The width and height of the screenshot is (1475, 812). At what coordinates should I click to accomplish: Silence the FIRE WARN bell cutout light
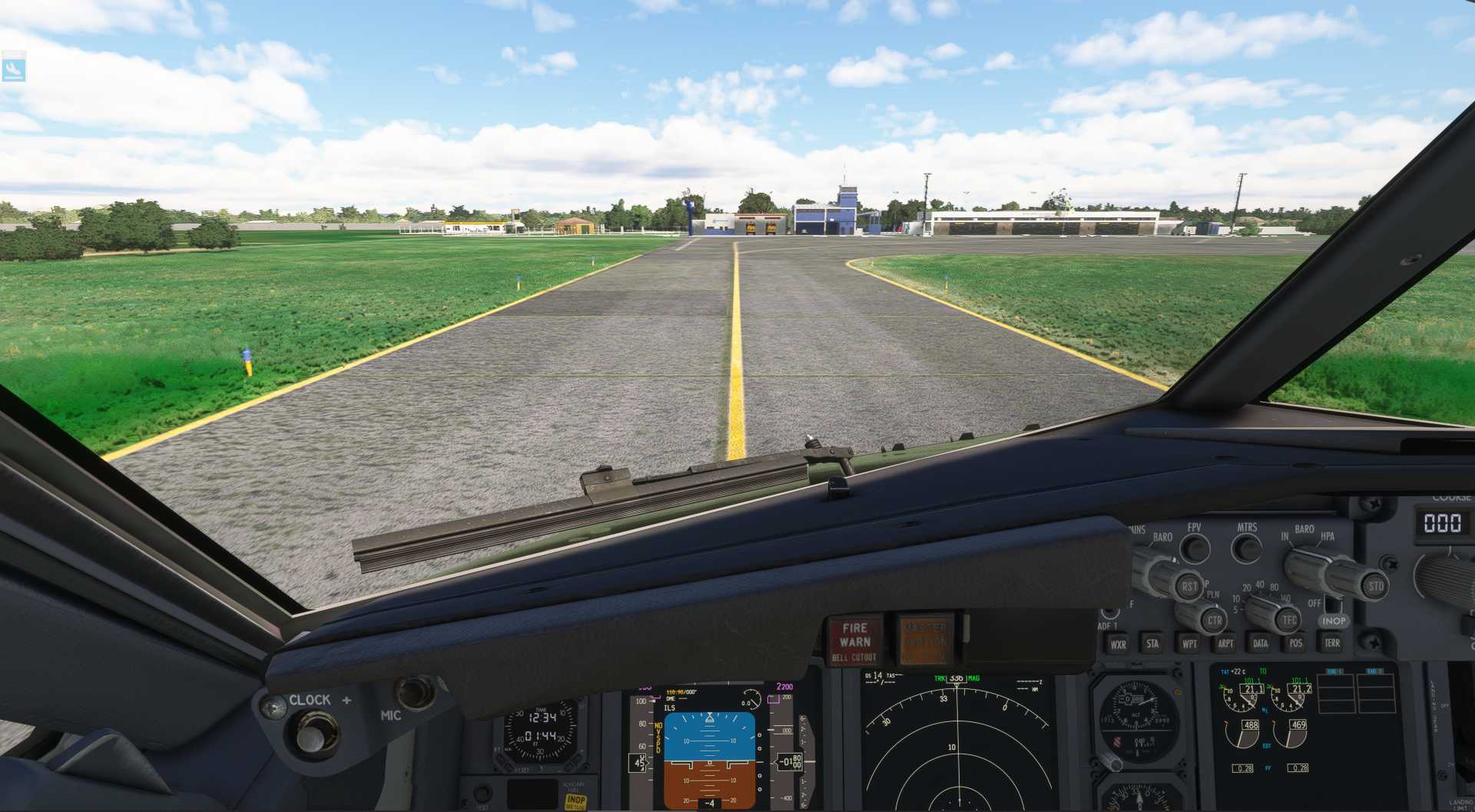point(854,641)
